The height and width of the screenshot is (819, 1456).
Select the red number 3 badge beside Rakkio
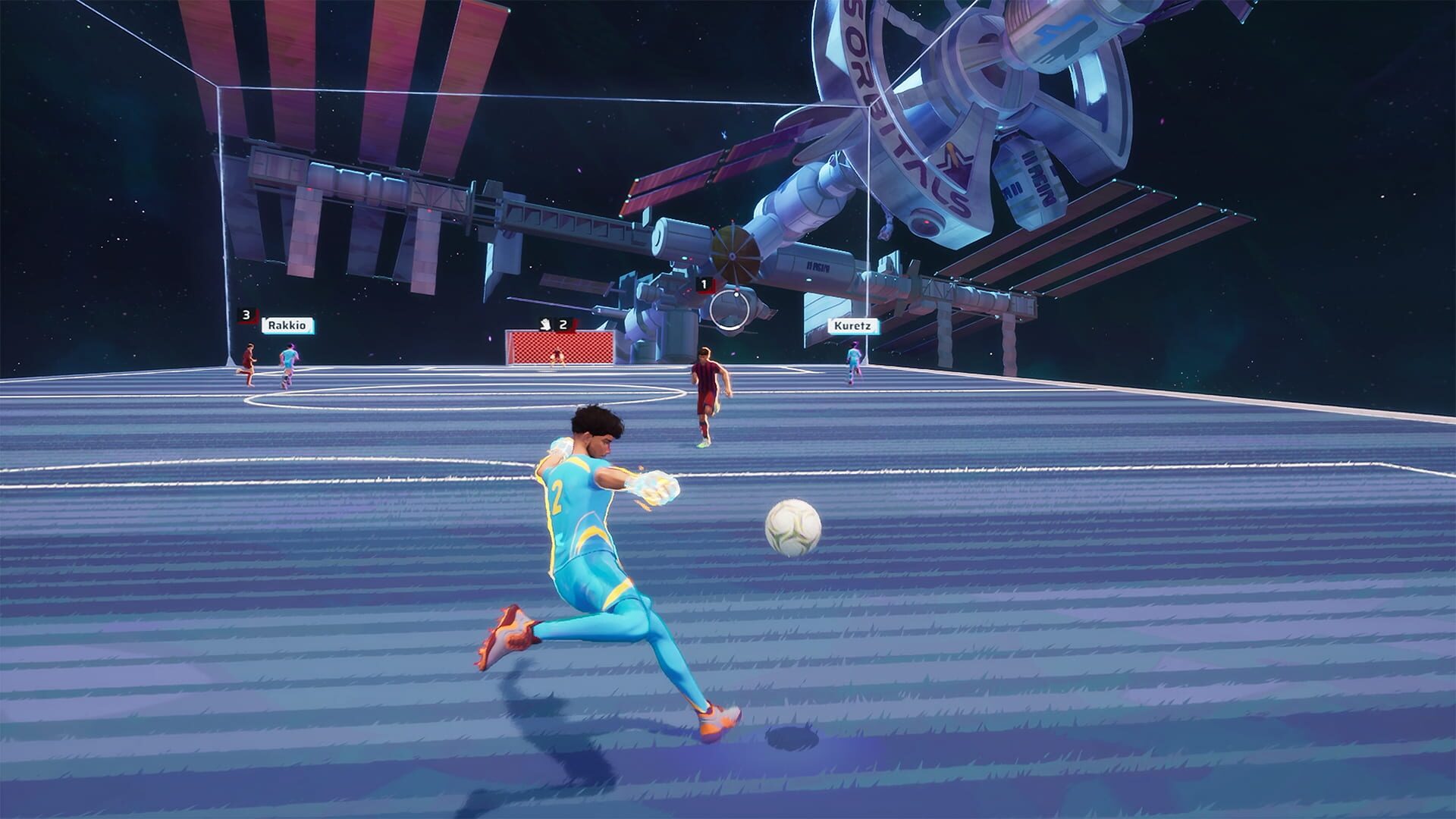coord(246,315)
